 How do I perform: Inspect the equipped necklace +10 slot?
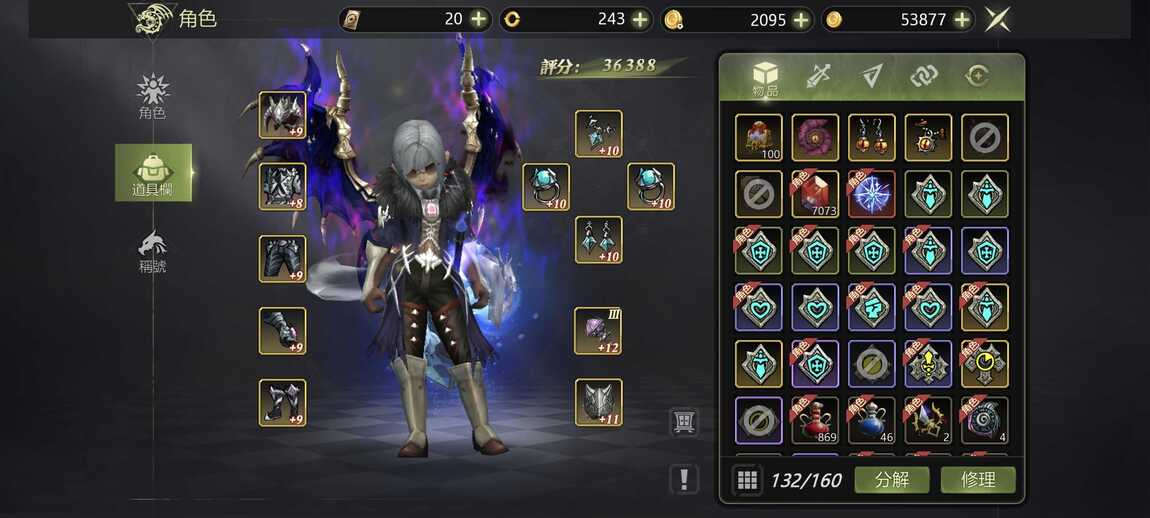598,134
